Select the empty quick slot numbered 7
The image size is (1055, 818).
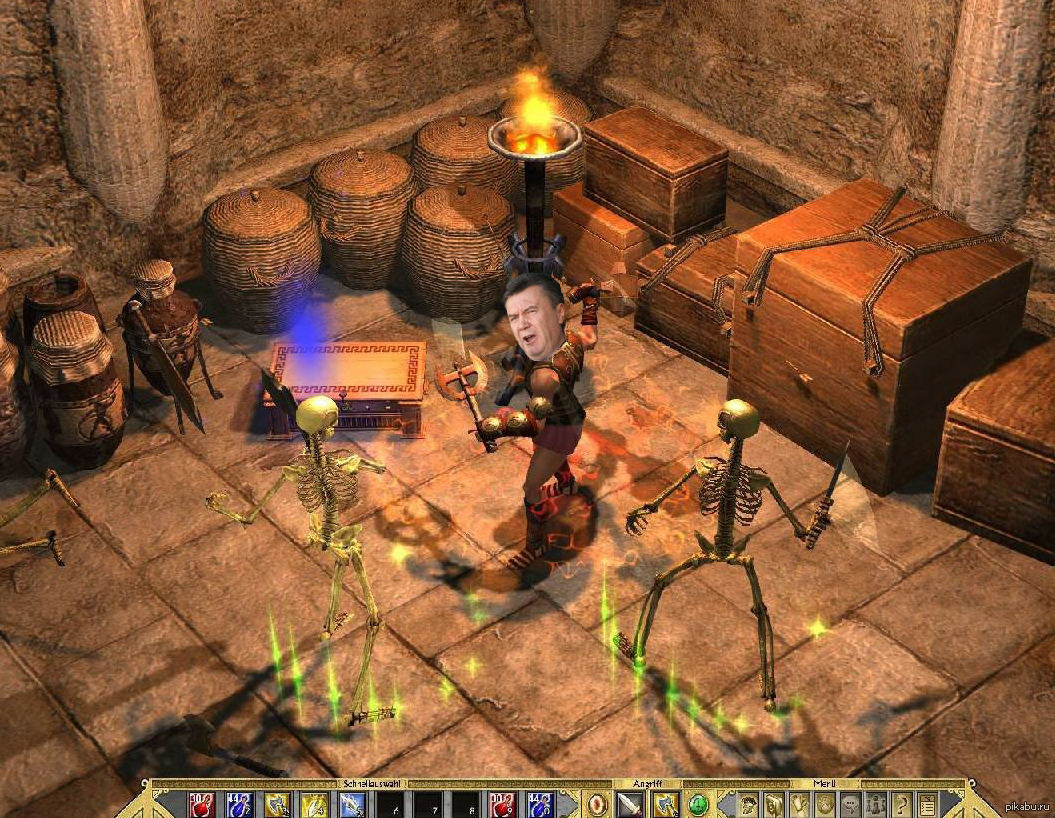(428, 804)
